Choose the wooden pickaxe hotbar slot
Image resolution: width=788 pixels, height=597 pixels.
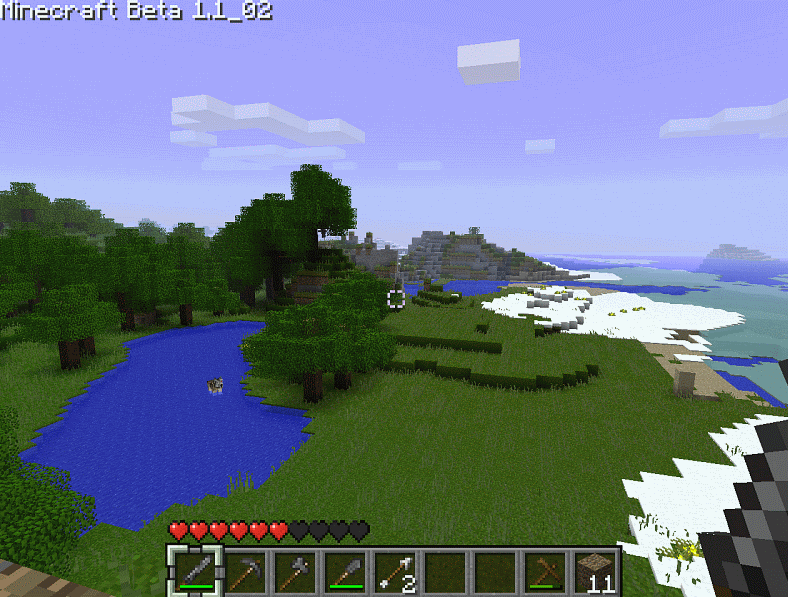[544, 572]
